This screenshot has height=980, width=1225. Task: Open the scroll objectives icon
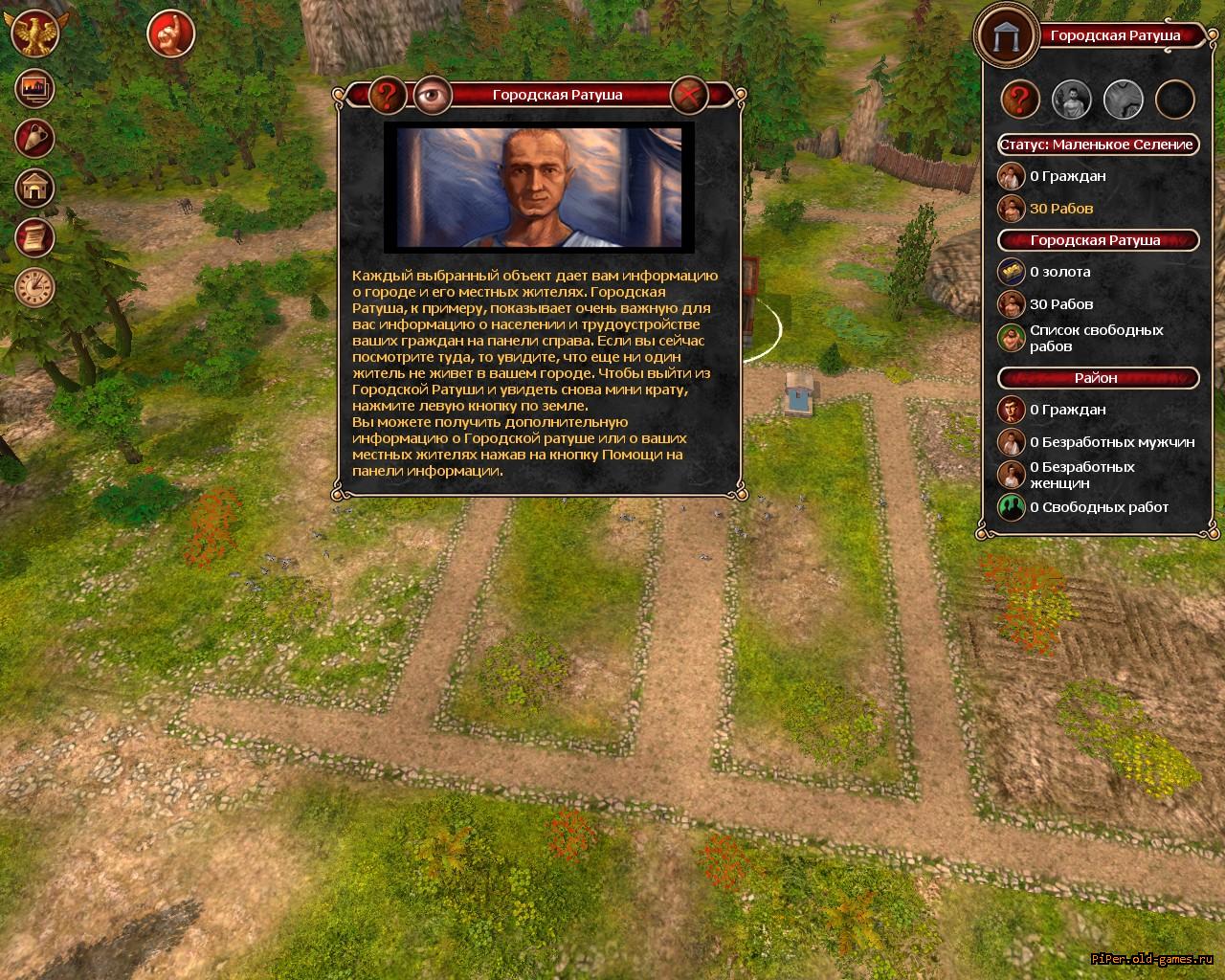[x=35, y=237]
